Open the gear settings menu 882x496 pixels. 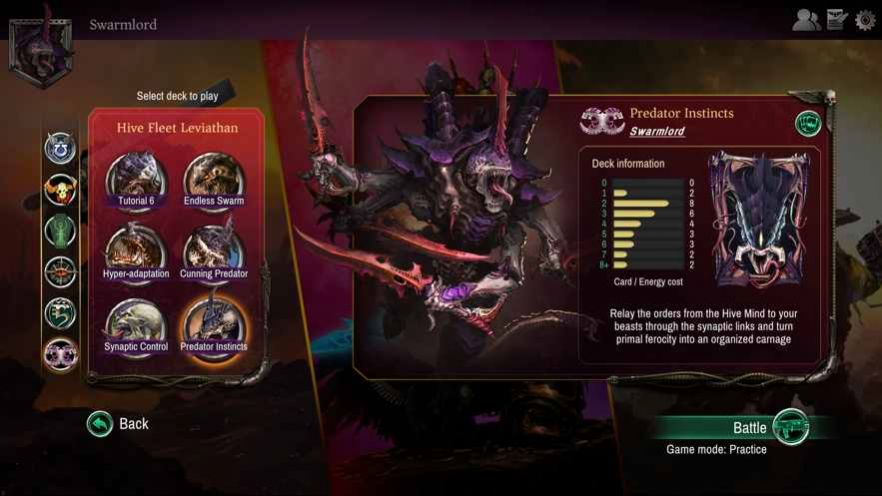tap(865, 20)
